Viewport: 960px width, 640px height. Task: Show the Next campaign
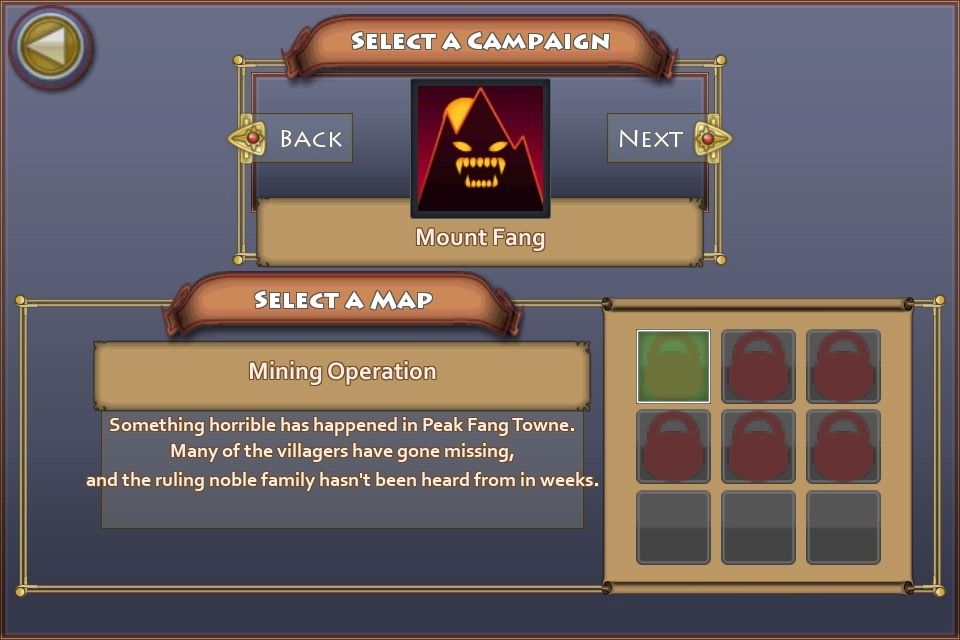pyautogui.click(x=662, y=138)
